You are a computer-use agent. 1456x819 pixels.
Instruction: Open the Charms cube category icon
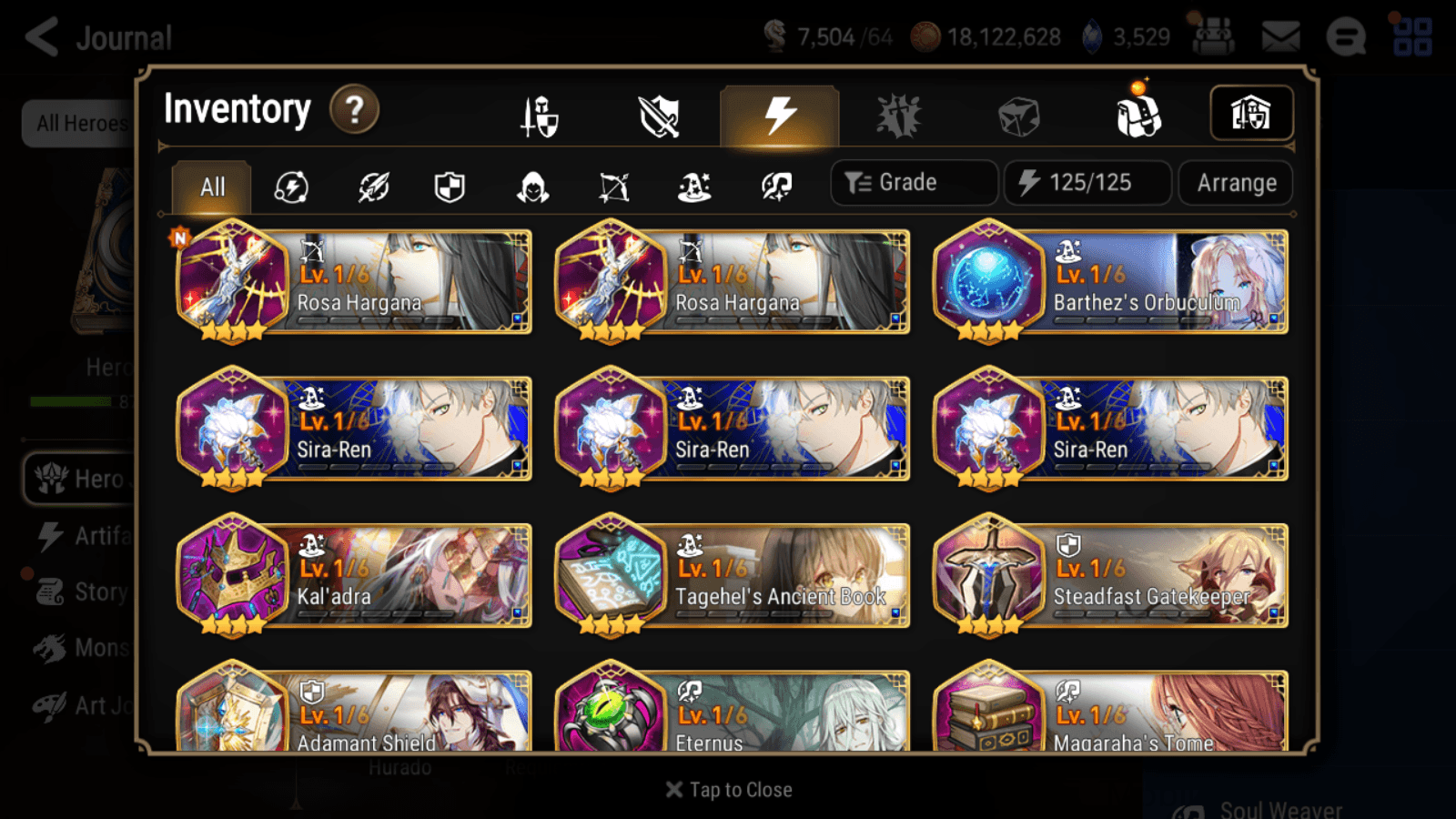[1017, 116]
